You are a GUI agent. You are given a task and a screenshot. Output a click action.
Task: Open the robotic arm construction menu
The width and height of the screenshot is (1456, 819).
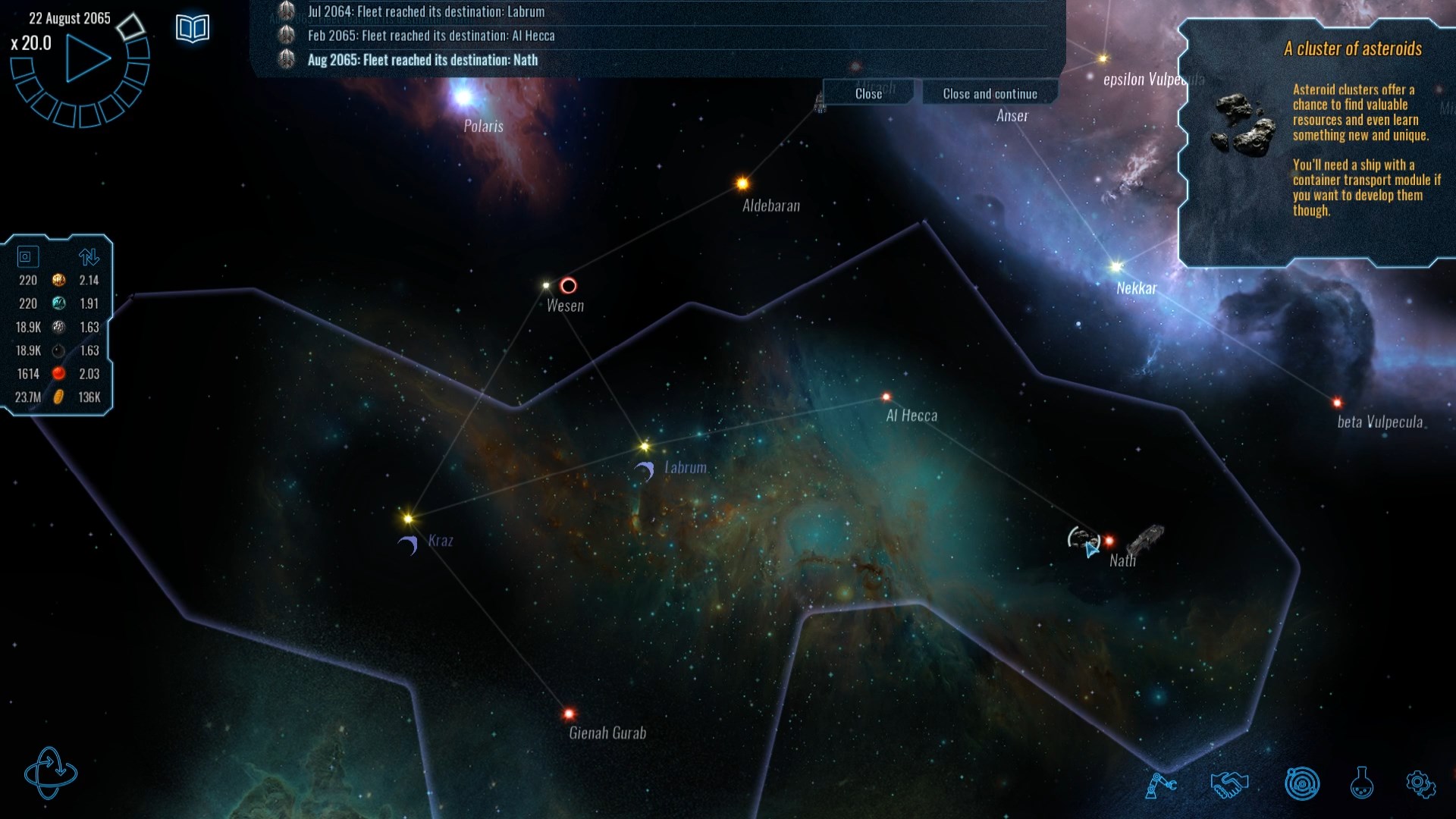[1159, 784]
